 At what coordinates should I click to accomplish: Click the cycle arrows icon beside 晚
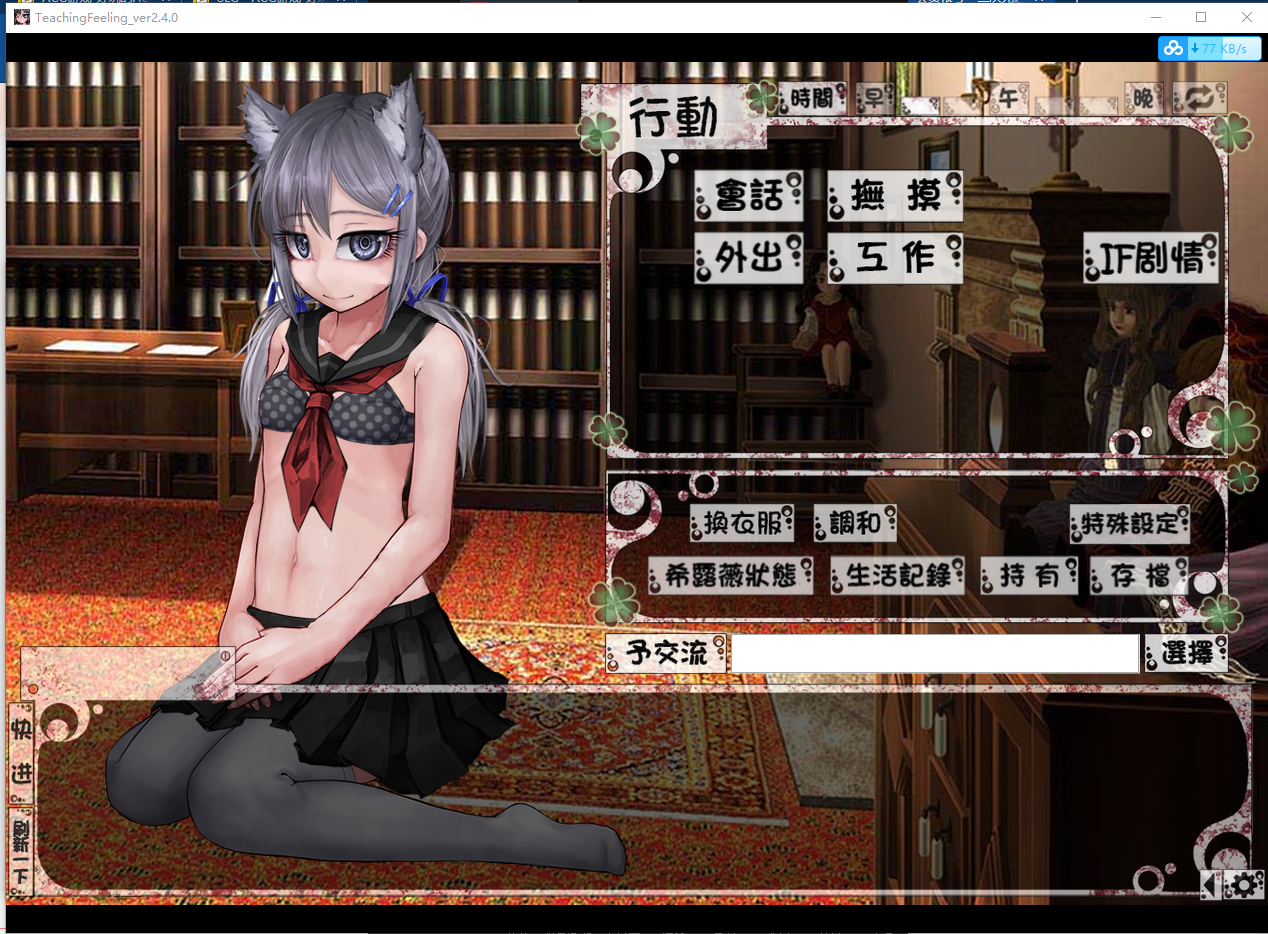pos(1199,98)
